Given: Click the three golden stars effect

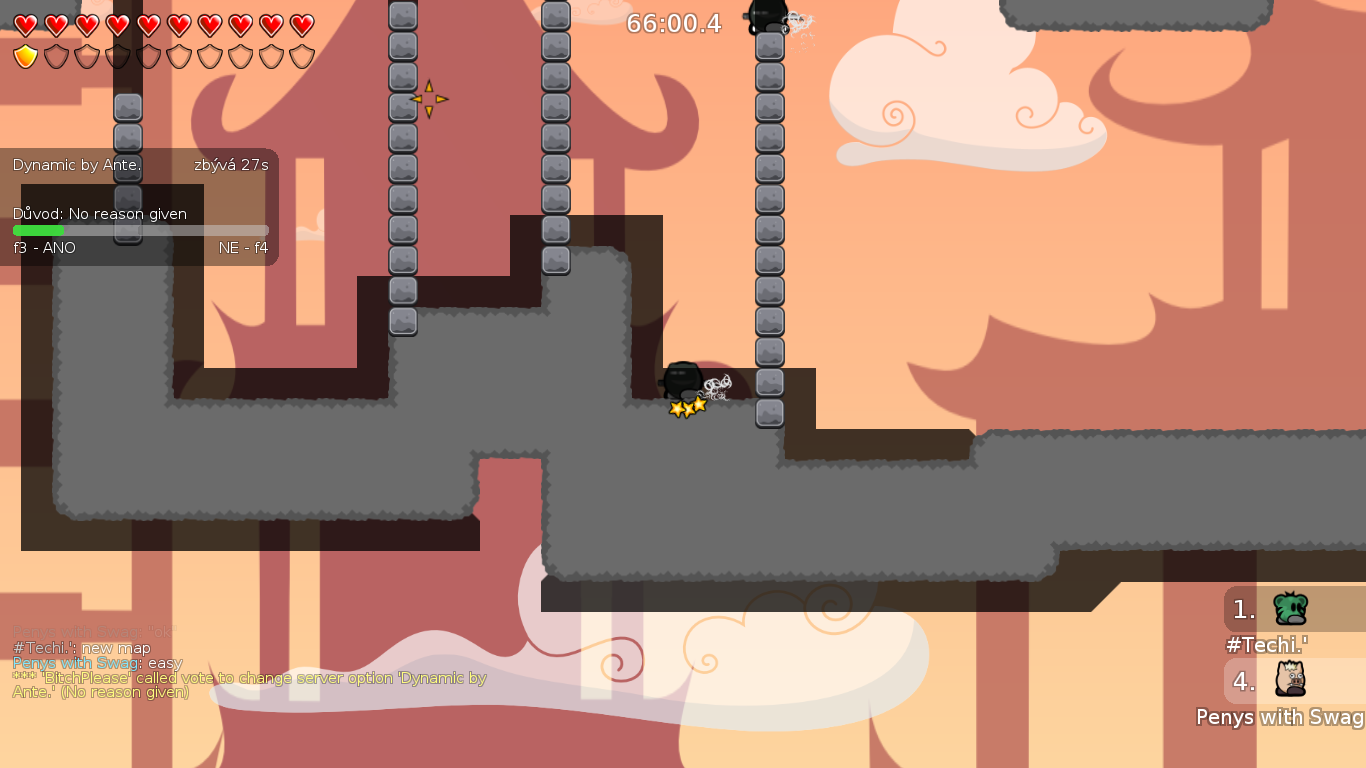Looking at the screenshot, I should pyautogui.click(x=686, y=406).
